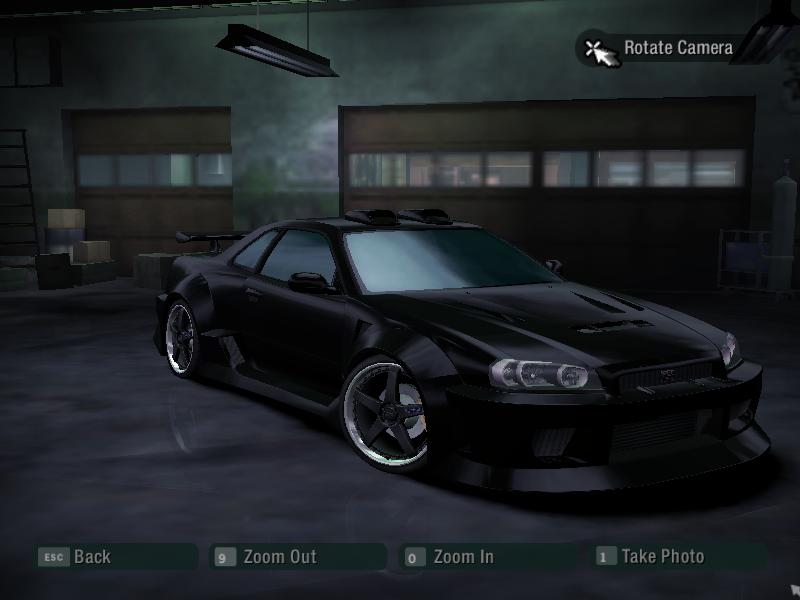Go back with the Back button
Viewport: 800px width, 600px height.
(91, 557)
